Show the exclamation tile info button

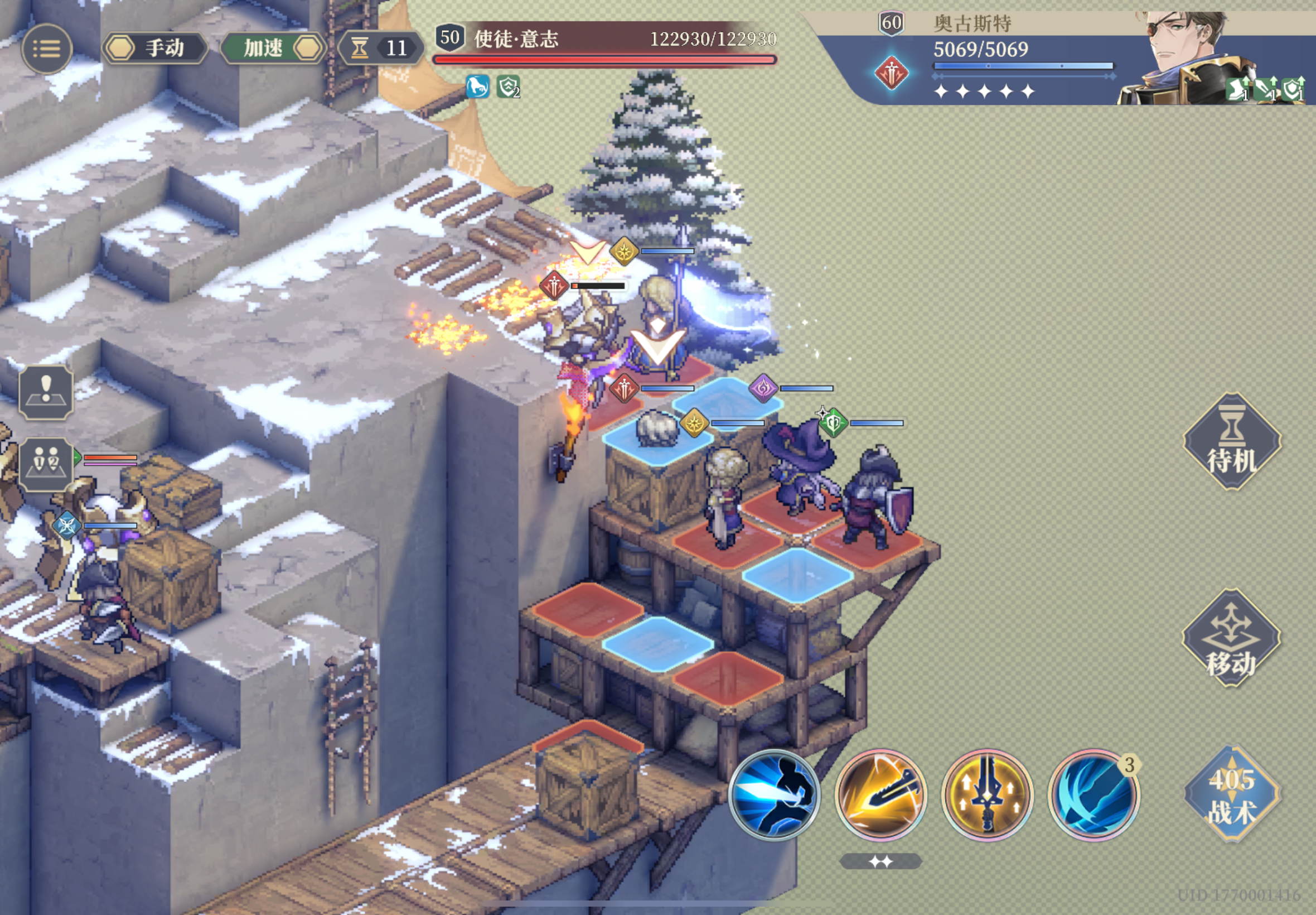(x=46, y=393)
